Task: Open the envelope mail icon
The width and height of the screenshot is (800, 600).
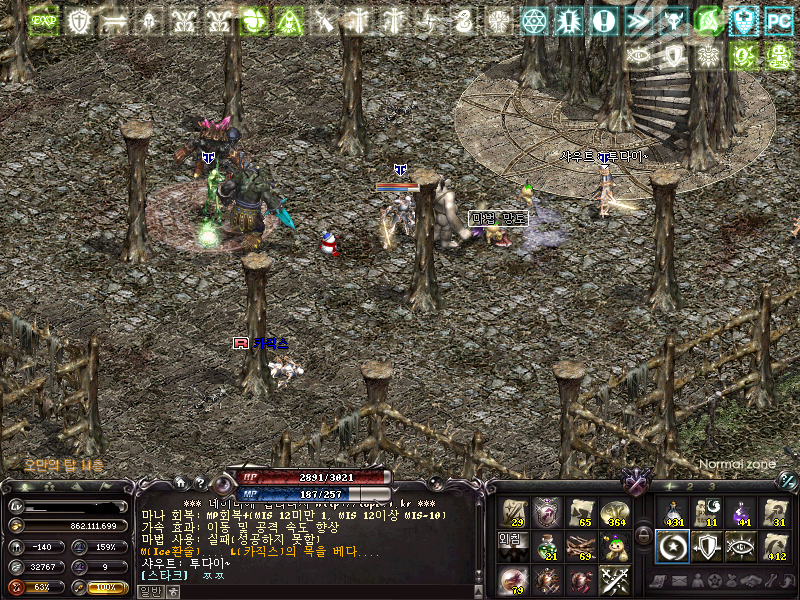Action: point(680,581)
